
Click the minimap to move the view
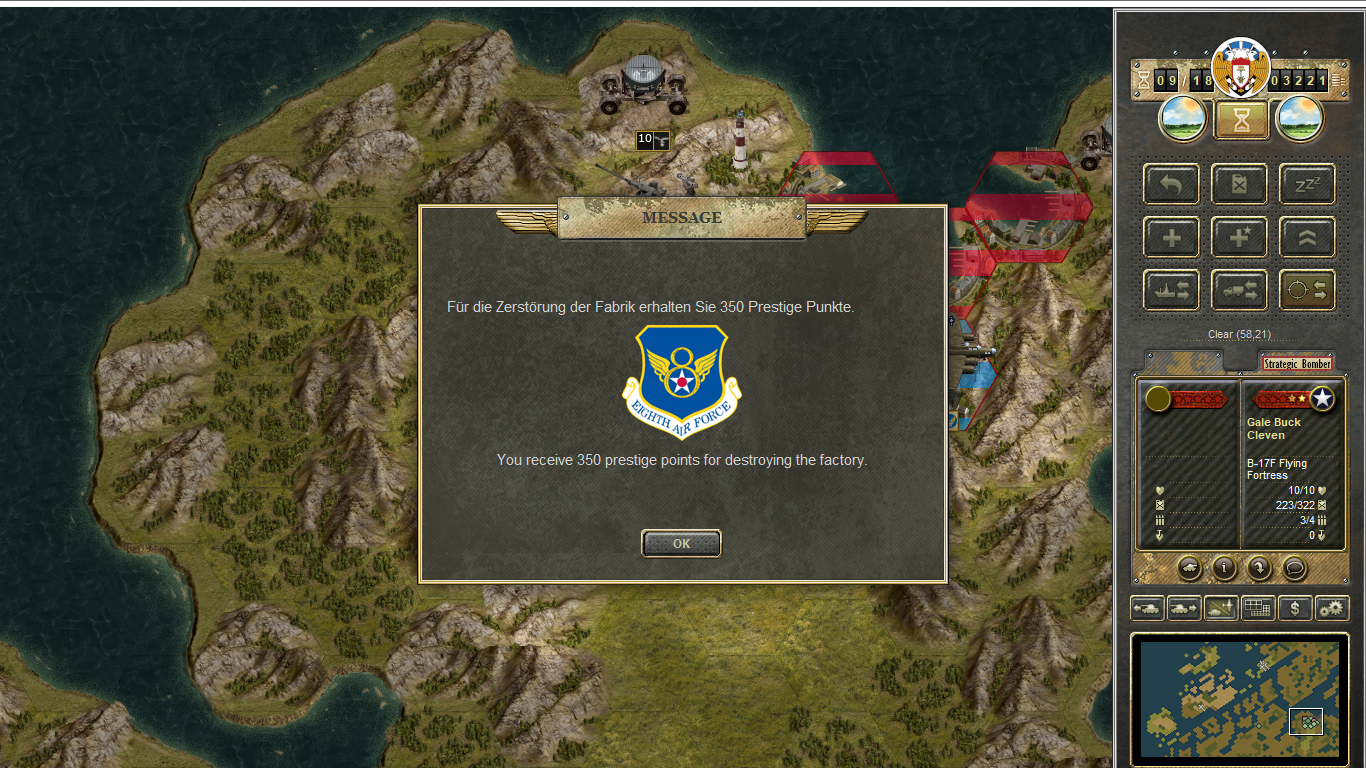(1239, 699)
